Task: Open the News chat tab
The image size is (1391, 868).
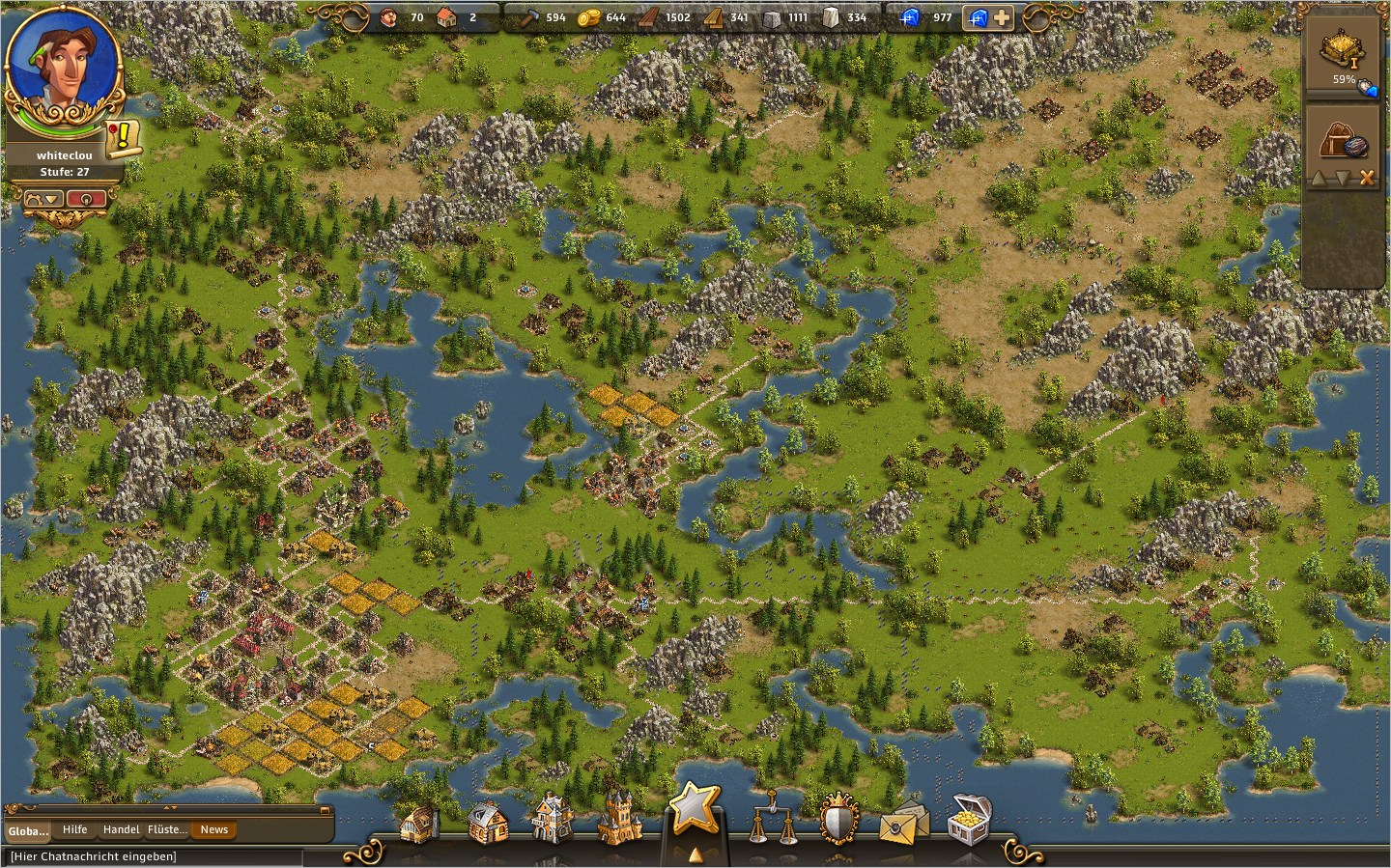Action: pyautogui.click(x=213, y=830)
